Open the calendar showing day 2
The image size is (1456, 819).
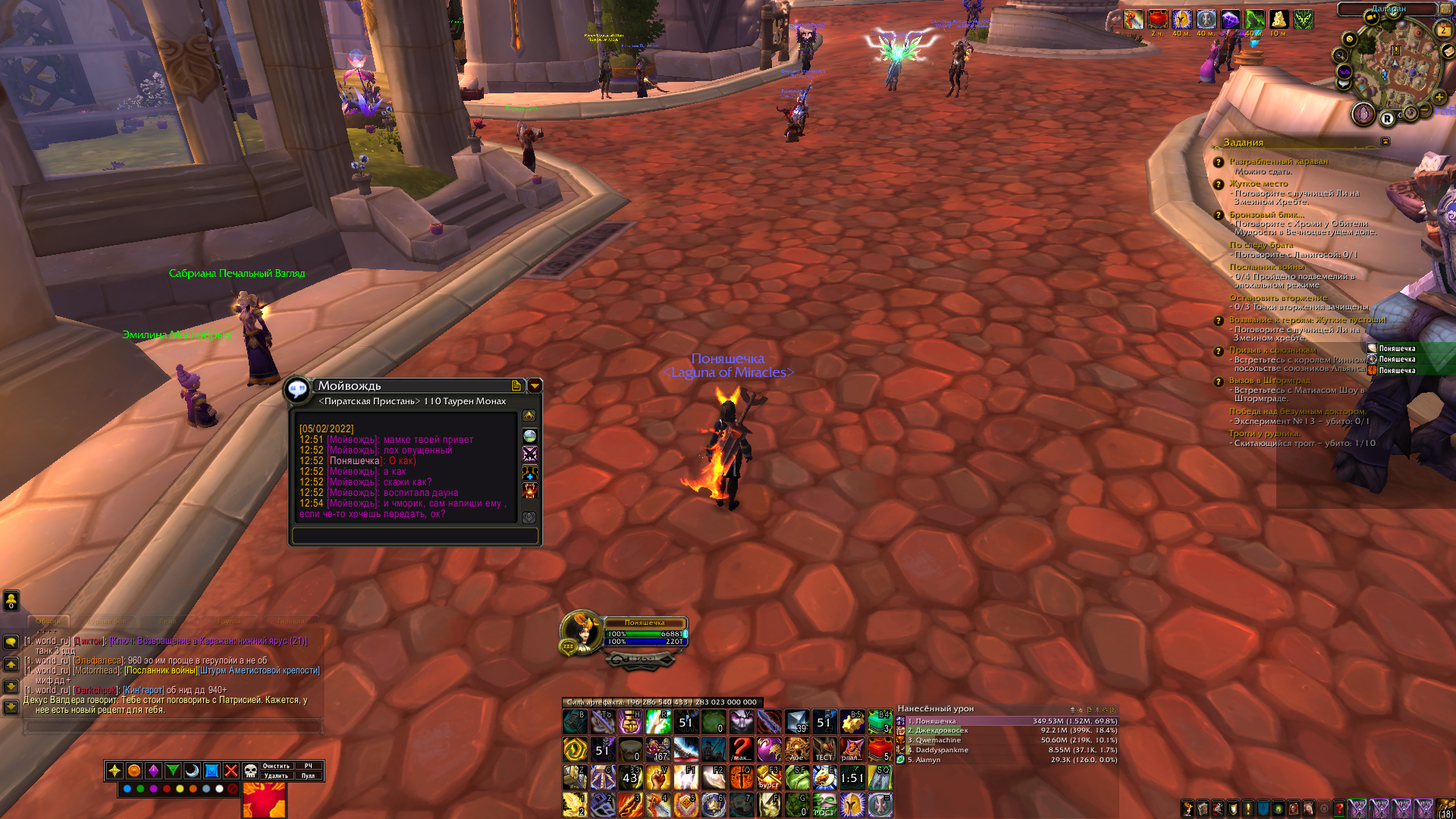tap(1443, 30)
